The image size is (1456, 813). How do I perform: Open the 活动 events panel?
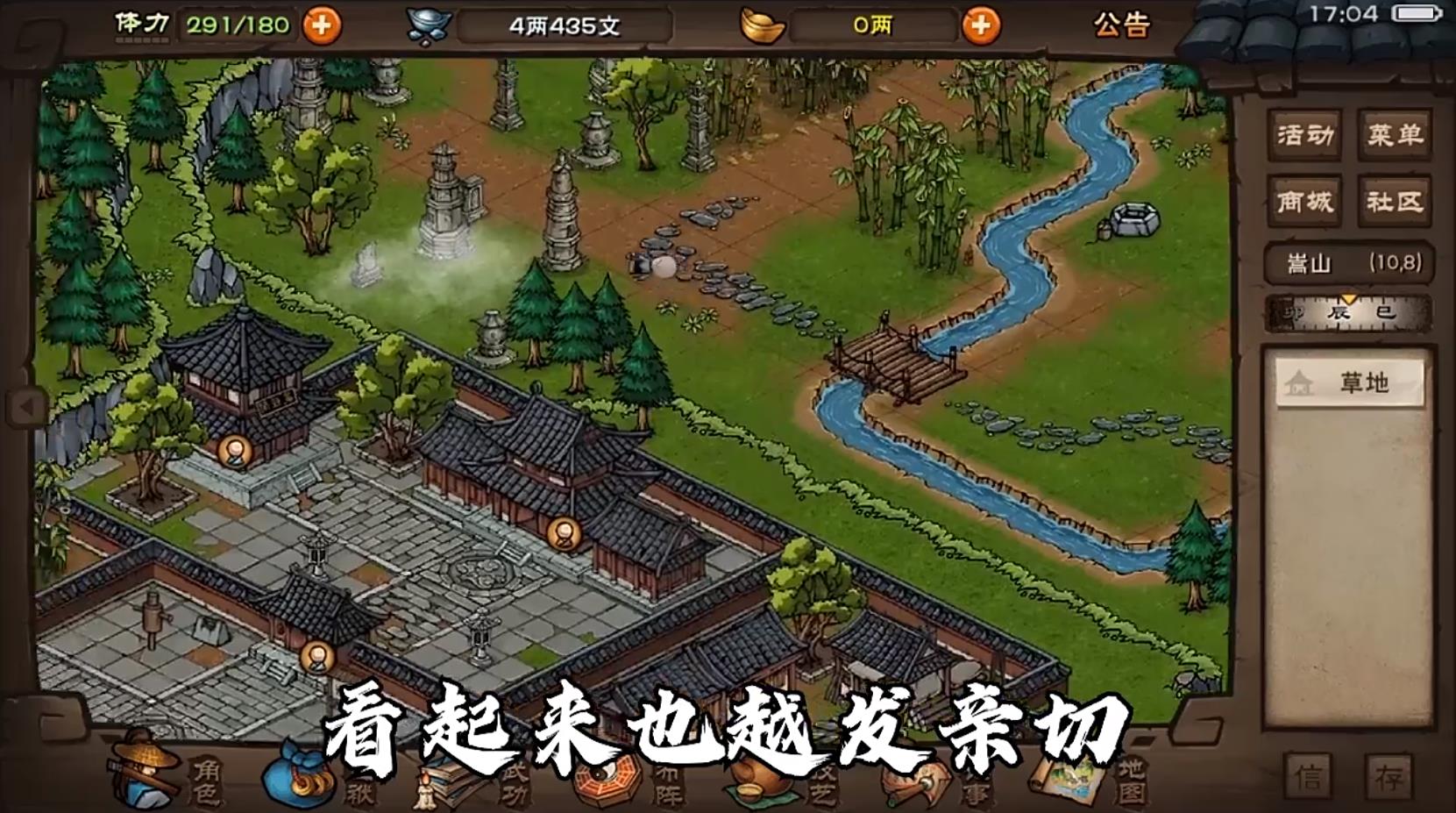coord(1303,136)
